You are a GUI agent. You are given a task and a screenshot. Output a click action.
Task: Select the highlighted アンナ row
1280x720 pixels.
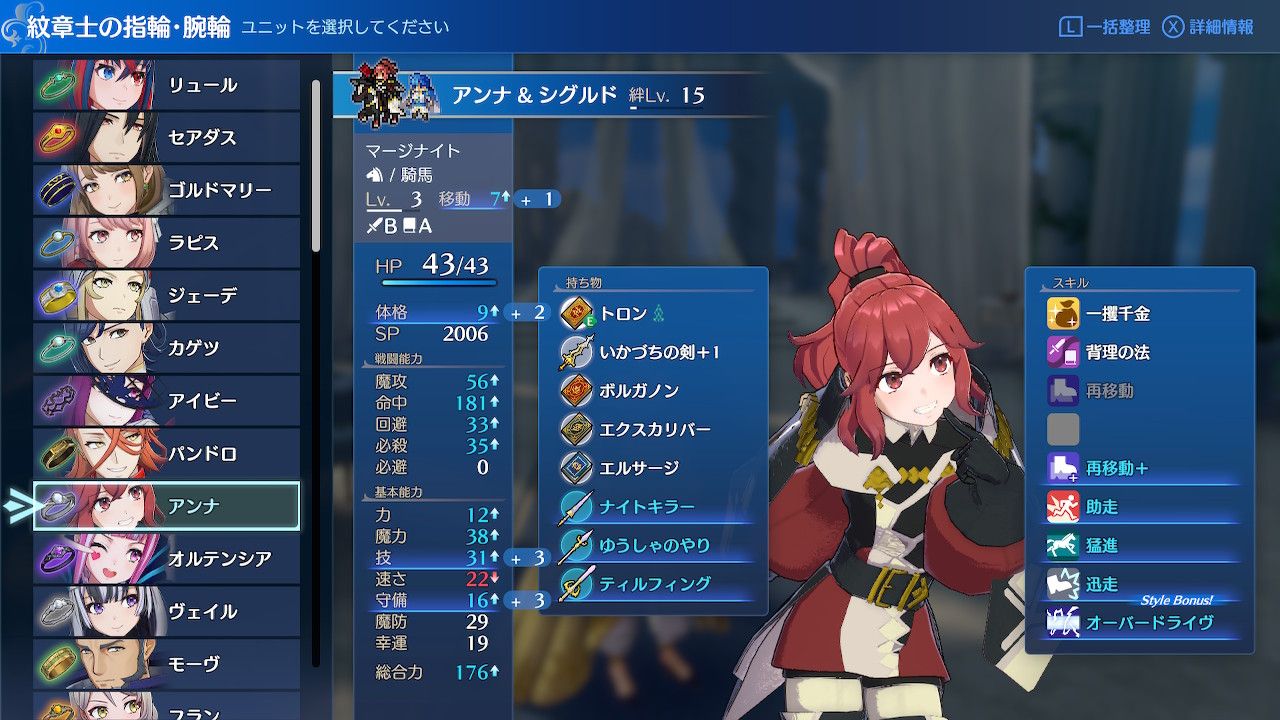click(x=166, y=506)
